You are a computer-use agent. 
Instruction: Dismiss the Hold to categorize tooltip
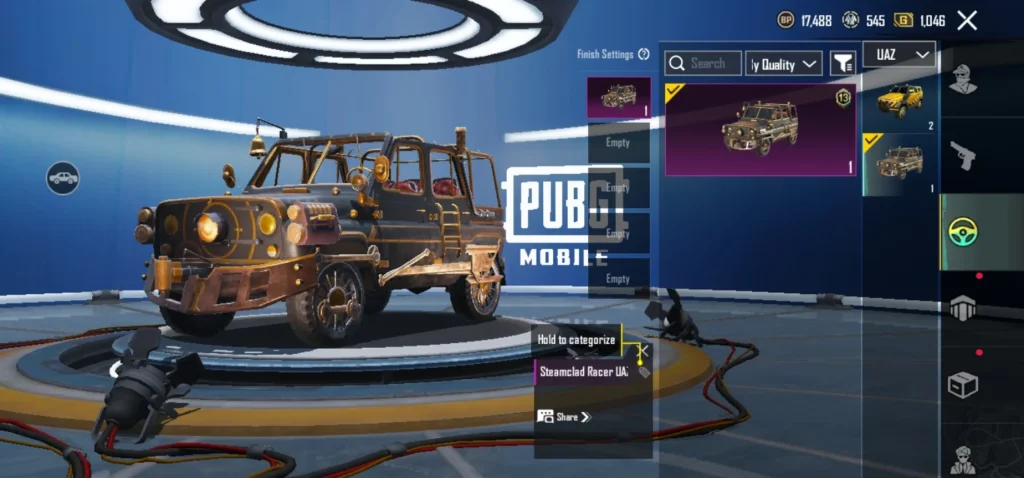pyautogui.click(x=644, y=351)
